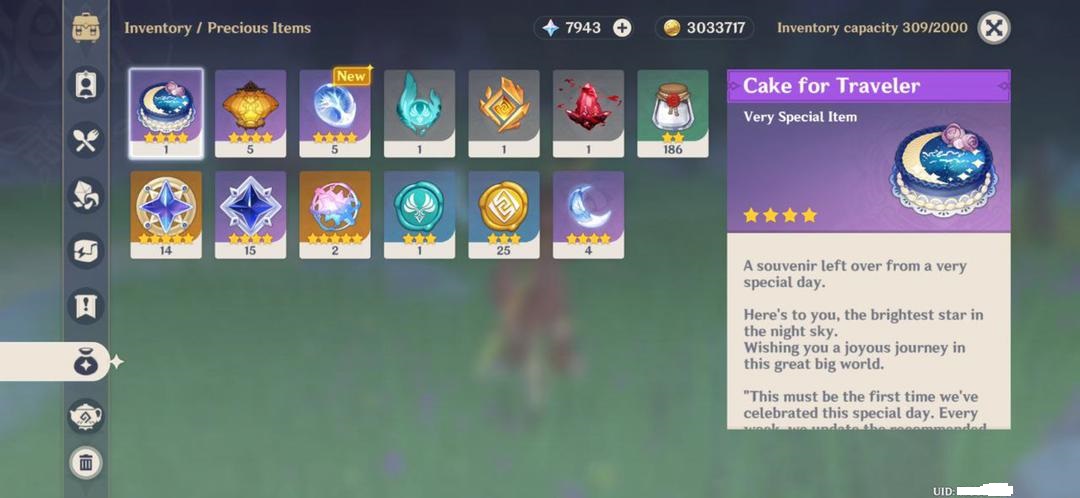Viewport: 1080px width, 498px height.
Task: Choose the item marked New
Action: click(x=335, y=113)
